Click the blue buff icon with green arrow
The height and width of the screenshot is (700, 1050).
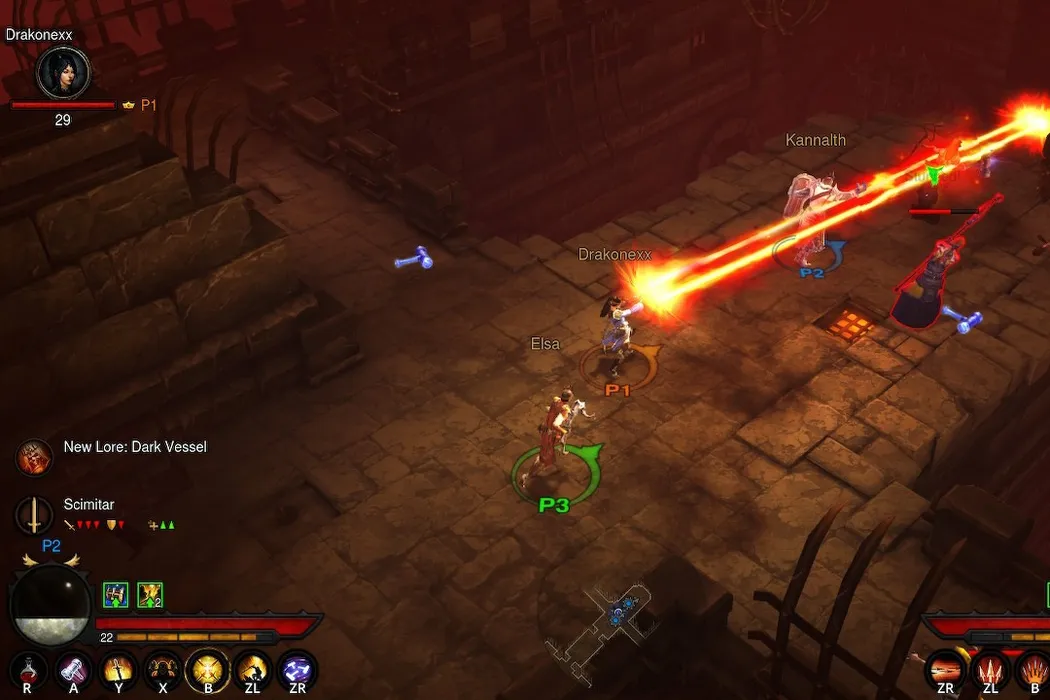coord(116,595)
